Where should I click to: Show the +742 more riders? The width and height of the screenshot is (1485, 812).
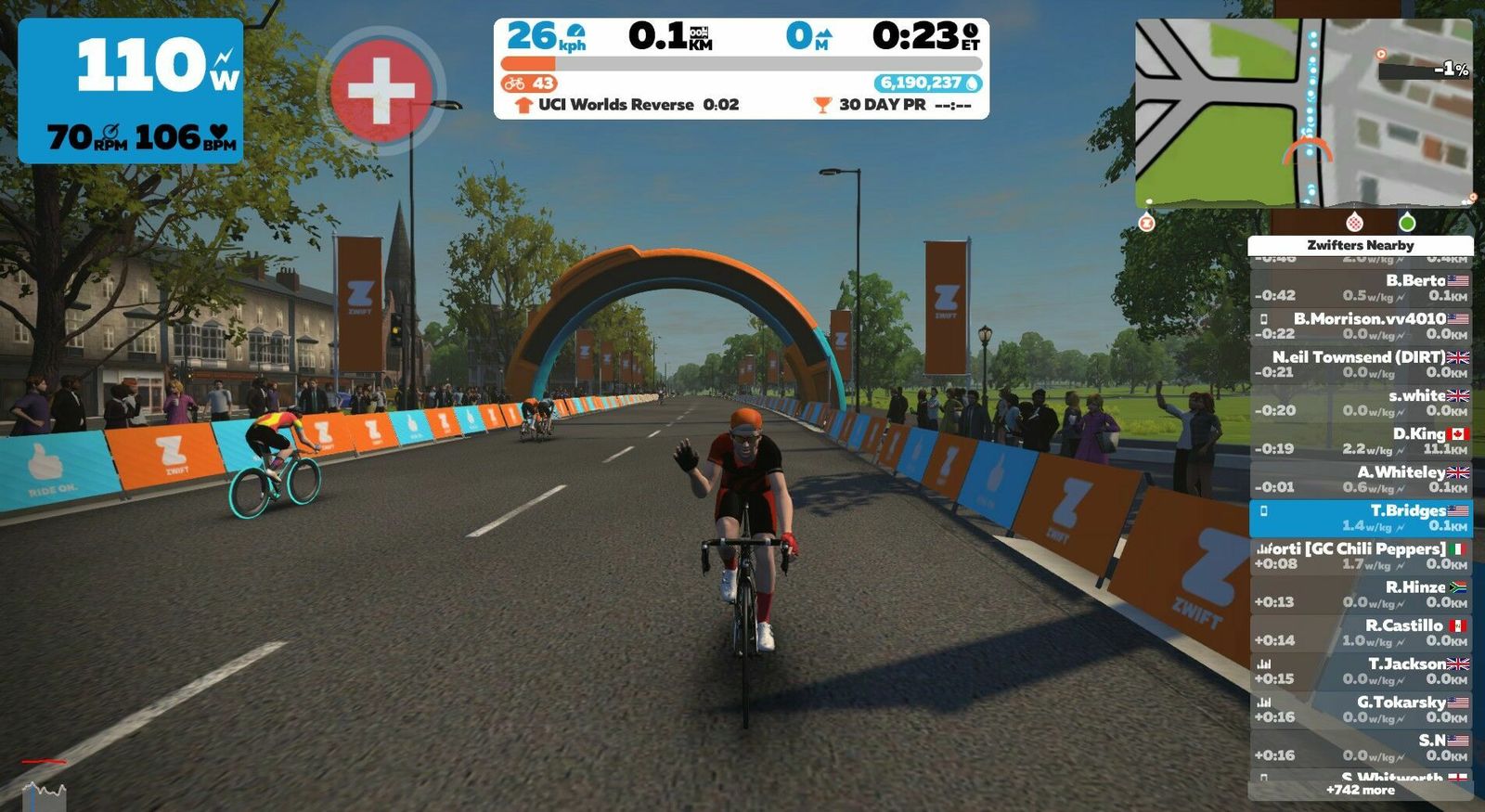[1360, 790]
